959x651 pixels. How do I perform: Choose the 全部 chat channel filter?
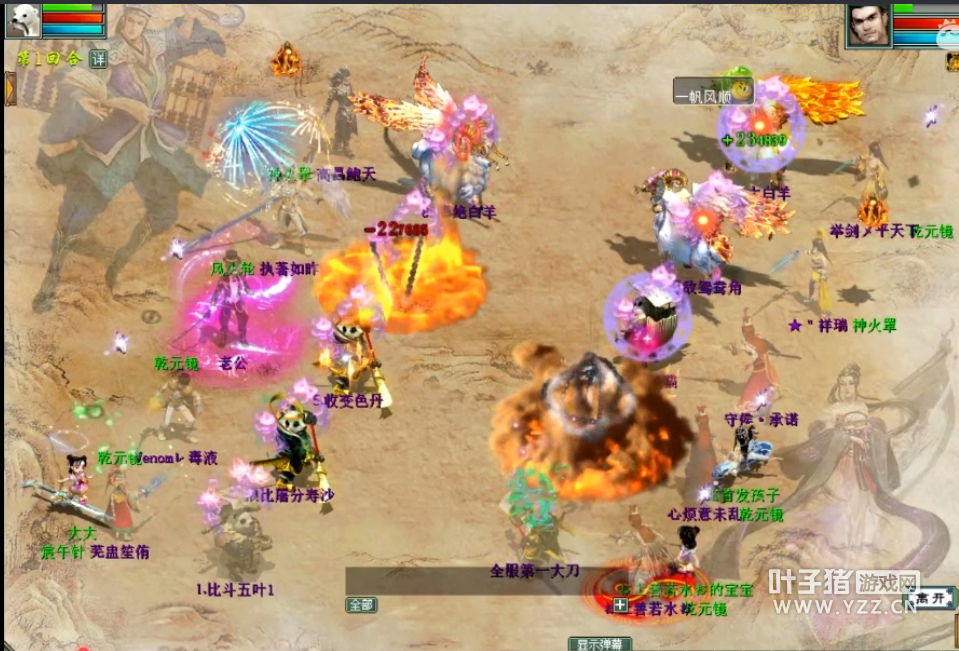(x=361, y=605)
